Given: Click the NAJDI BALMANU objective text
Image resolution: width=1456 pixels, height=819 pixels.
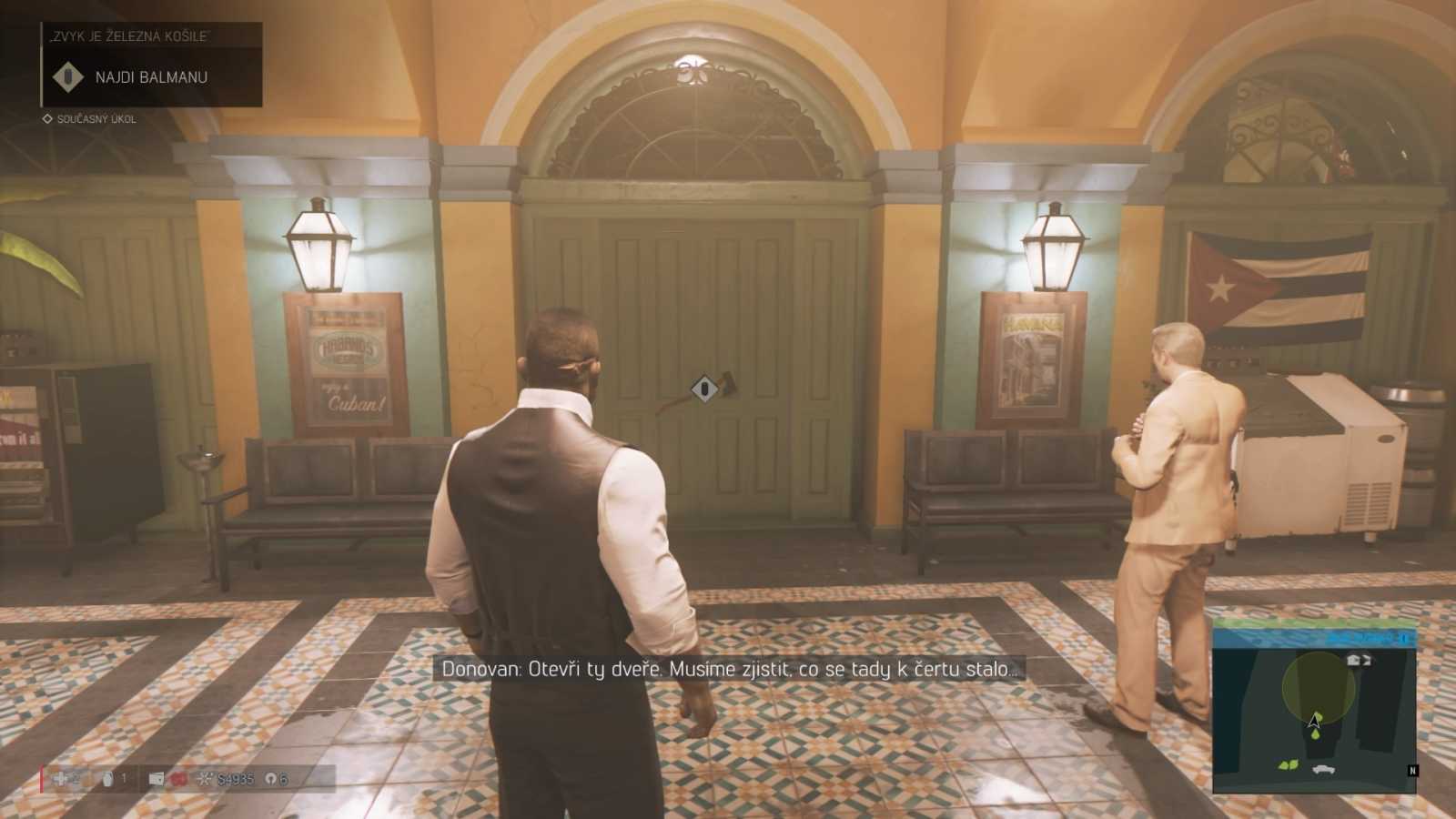Looking at the screenshot, I should 151,76.
